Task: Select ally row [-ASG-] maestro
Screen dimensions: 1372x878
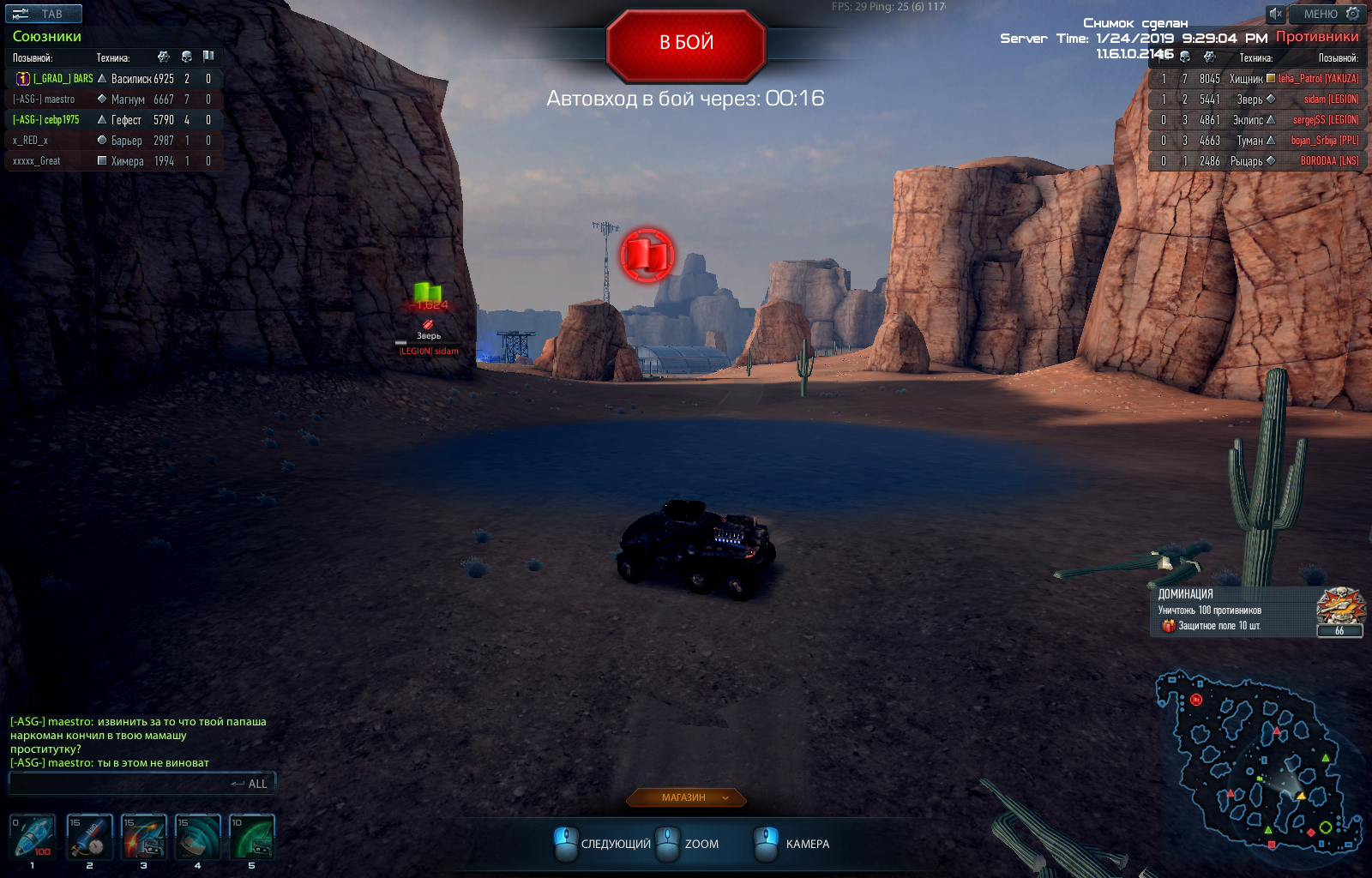Action: (x=113, y=99)
